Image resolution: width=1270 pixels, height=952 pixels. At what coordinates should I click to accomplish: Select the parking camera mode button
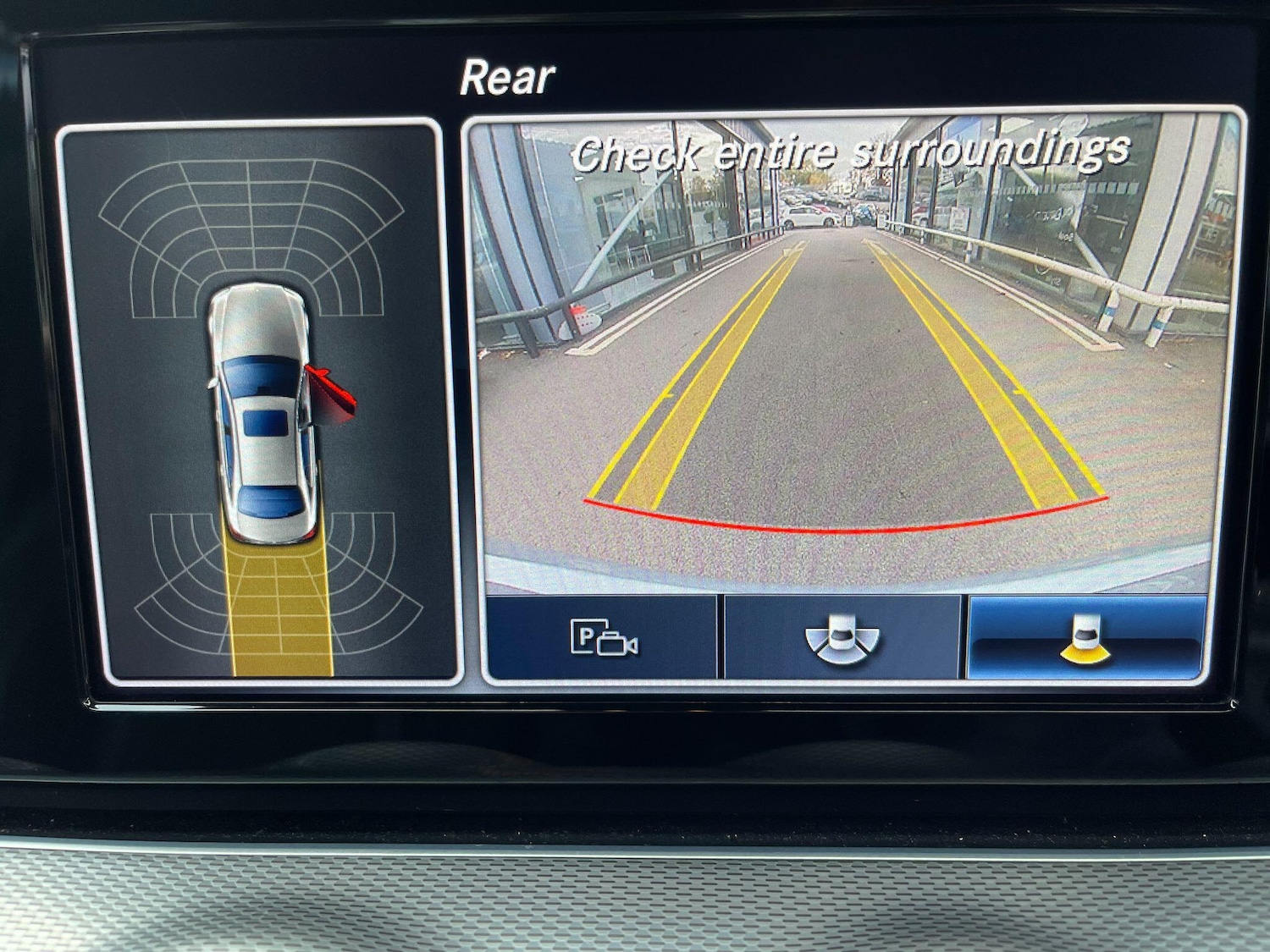603,637
